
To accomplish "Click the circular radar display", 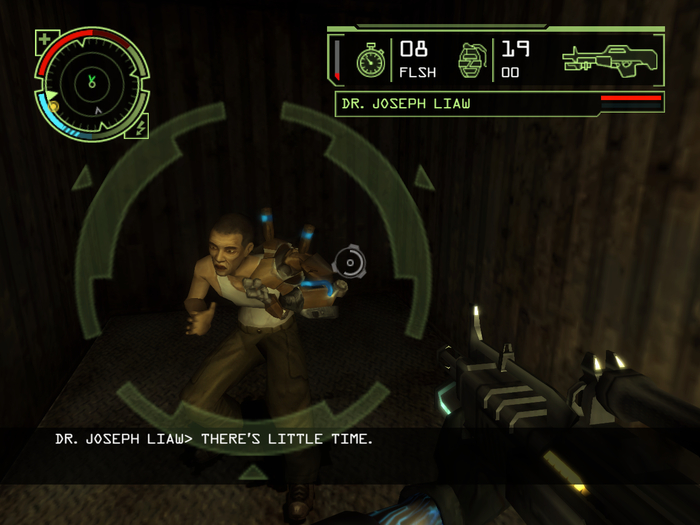I will [92, 83].
